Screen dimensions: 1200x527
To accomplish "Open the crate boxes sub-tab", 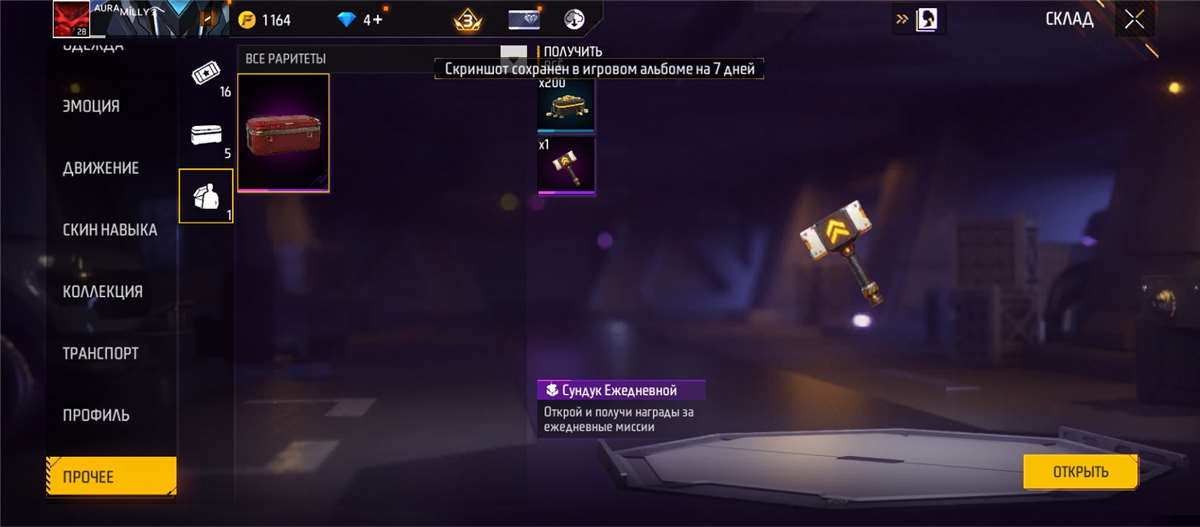I will tap(205, 136).
